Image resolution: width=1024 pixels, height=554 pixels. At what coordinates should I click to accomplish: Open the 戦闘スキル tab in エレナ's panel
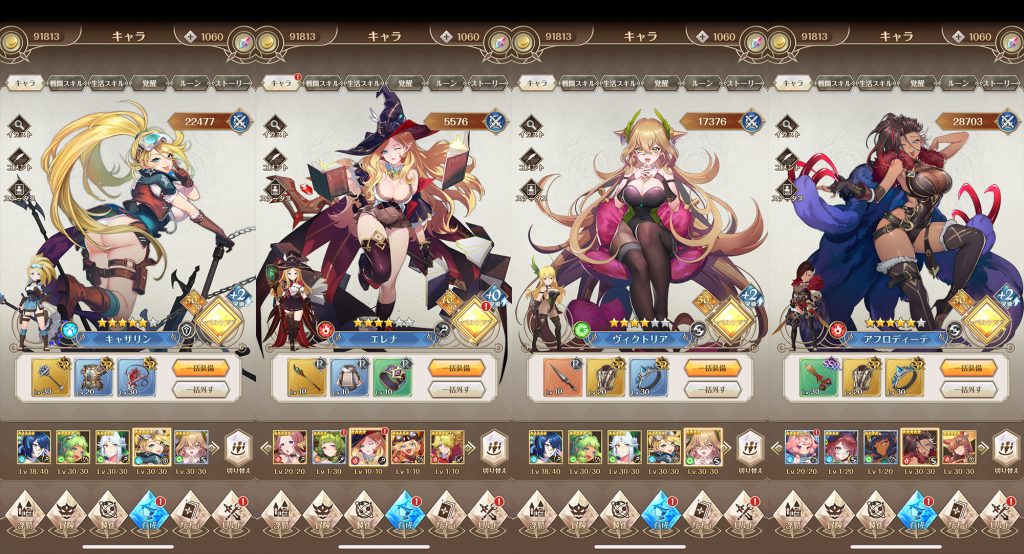[323, 83]
